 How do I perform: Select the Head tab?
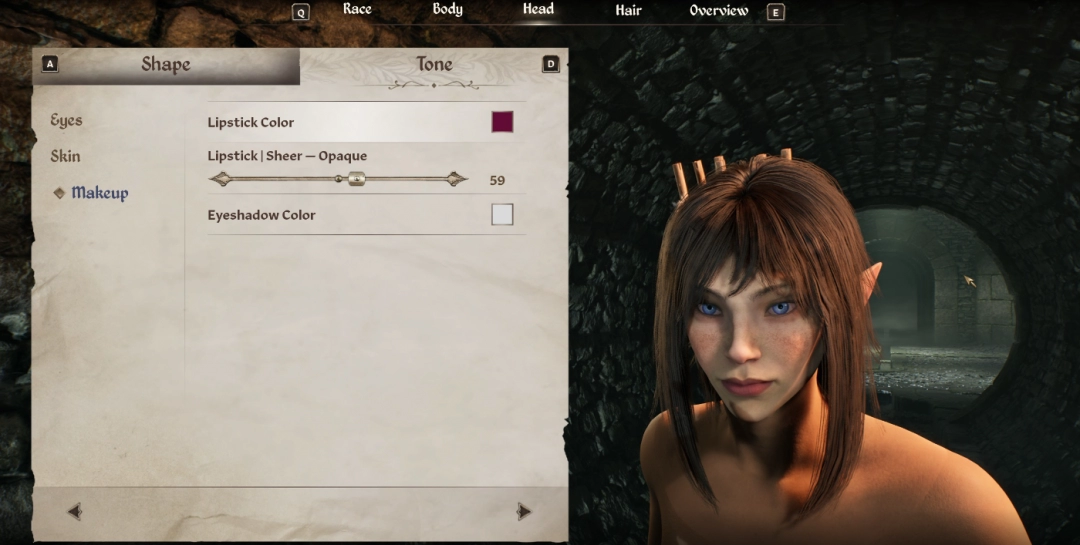pos(538,10)
